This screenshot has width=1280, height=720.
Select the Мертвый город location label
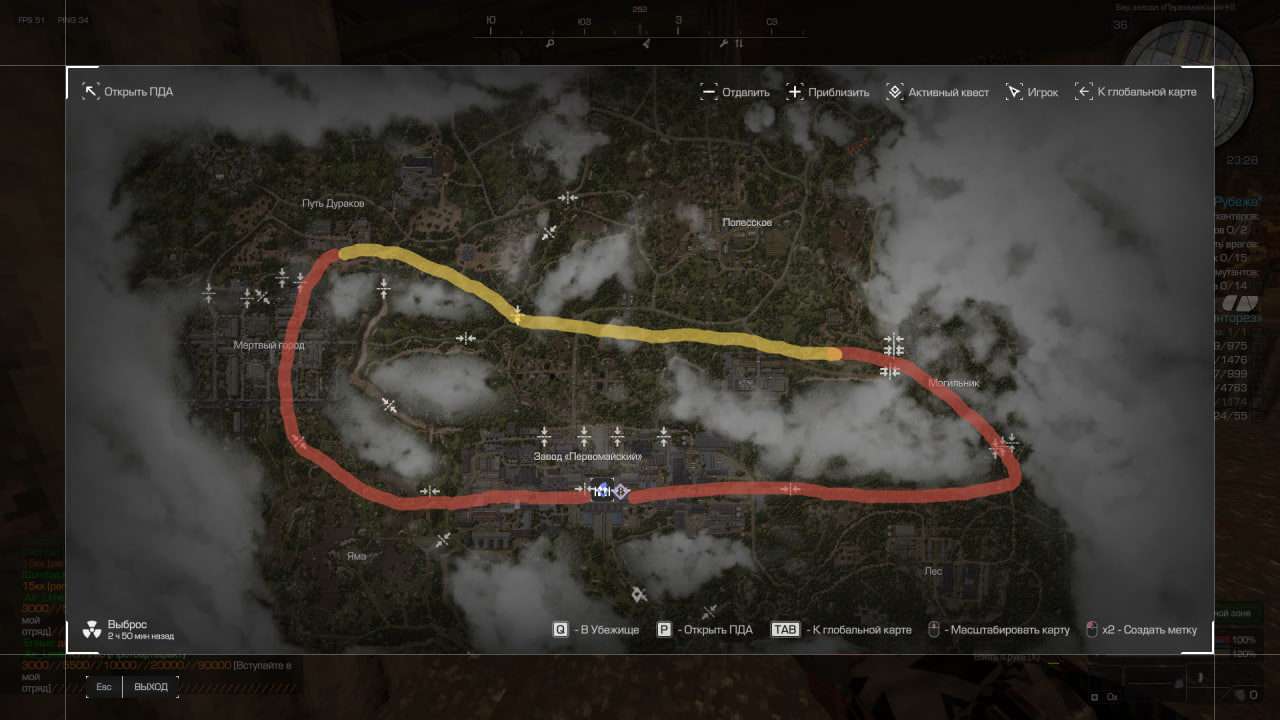point(268,346)
